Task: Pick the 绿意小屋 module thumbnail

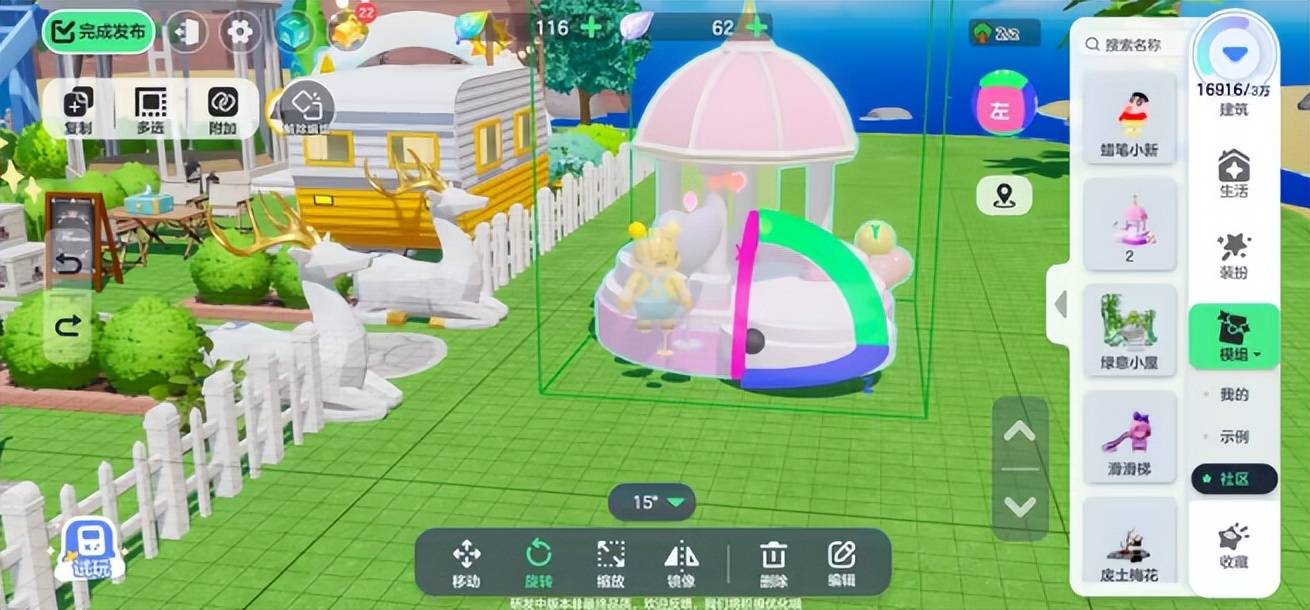Action: (1130, 330)
